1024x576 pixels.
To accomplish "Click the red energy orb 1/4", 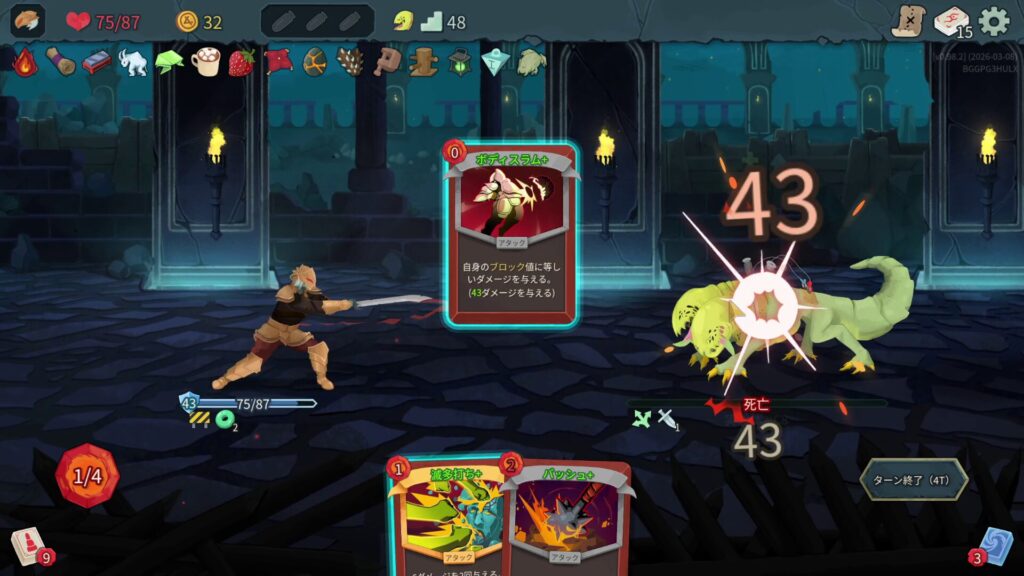I will click(x=87, y=476).
